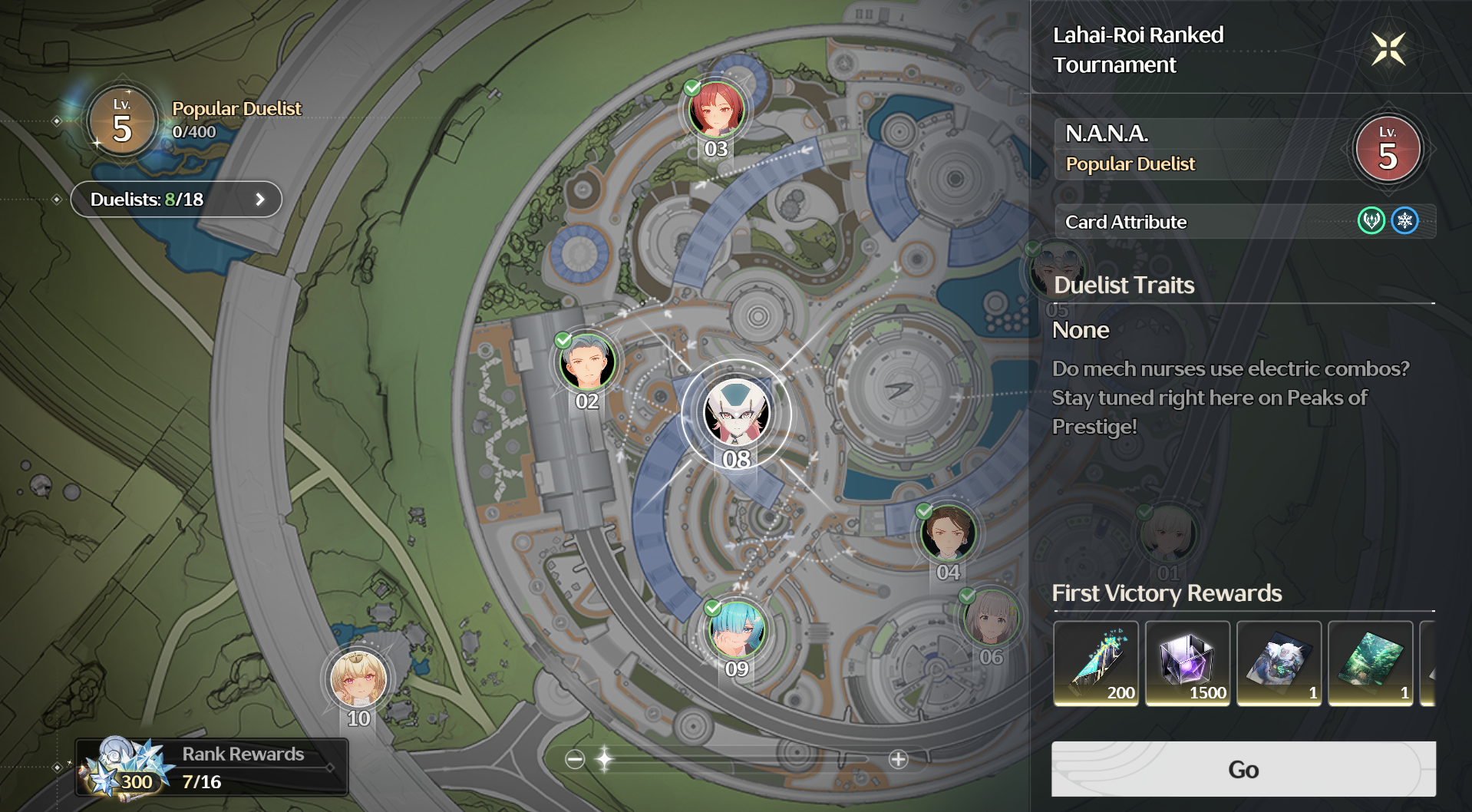Select duelist 02 on the map
This screenshot has height=812, width=1472.
tap(587, 362)
